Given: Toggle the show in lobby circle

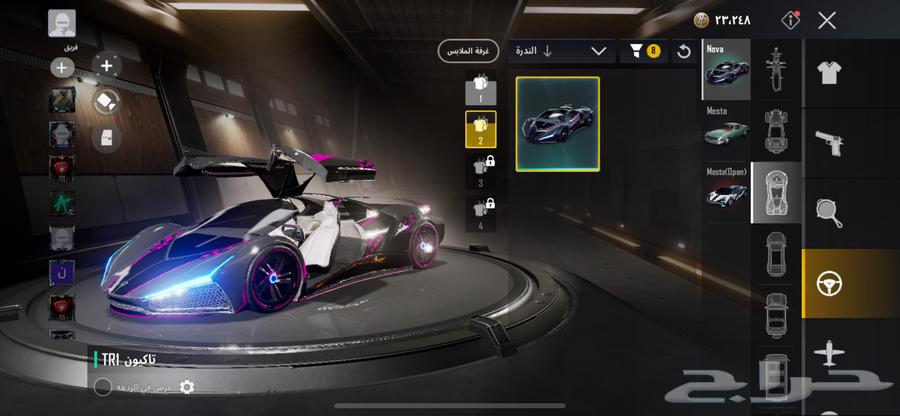Looking at the screenshot, I should [103, 387].
